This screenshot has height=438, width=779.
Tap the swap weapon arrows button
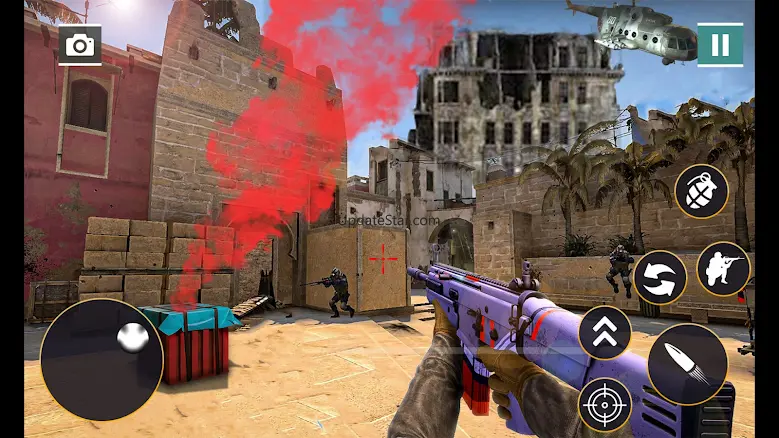(660, 277)
